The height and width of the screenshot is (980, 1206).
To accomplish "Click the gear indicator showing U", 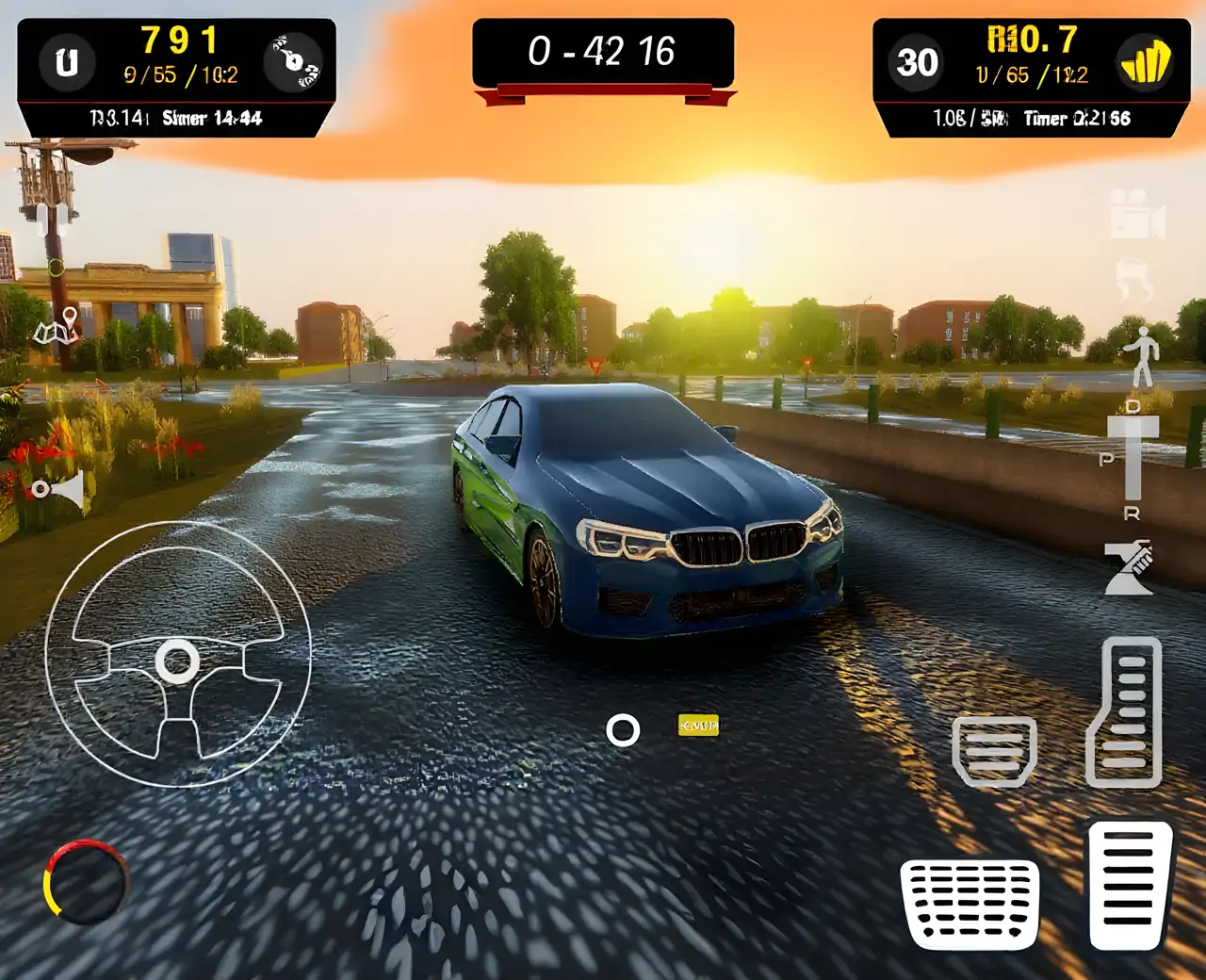I will coord(67,63).
